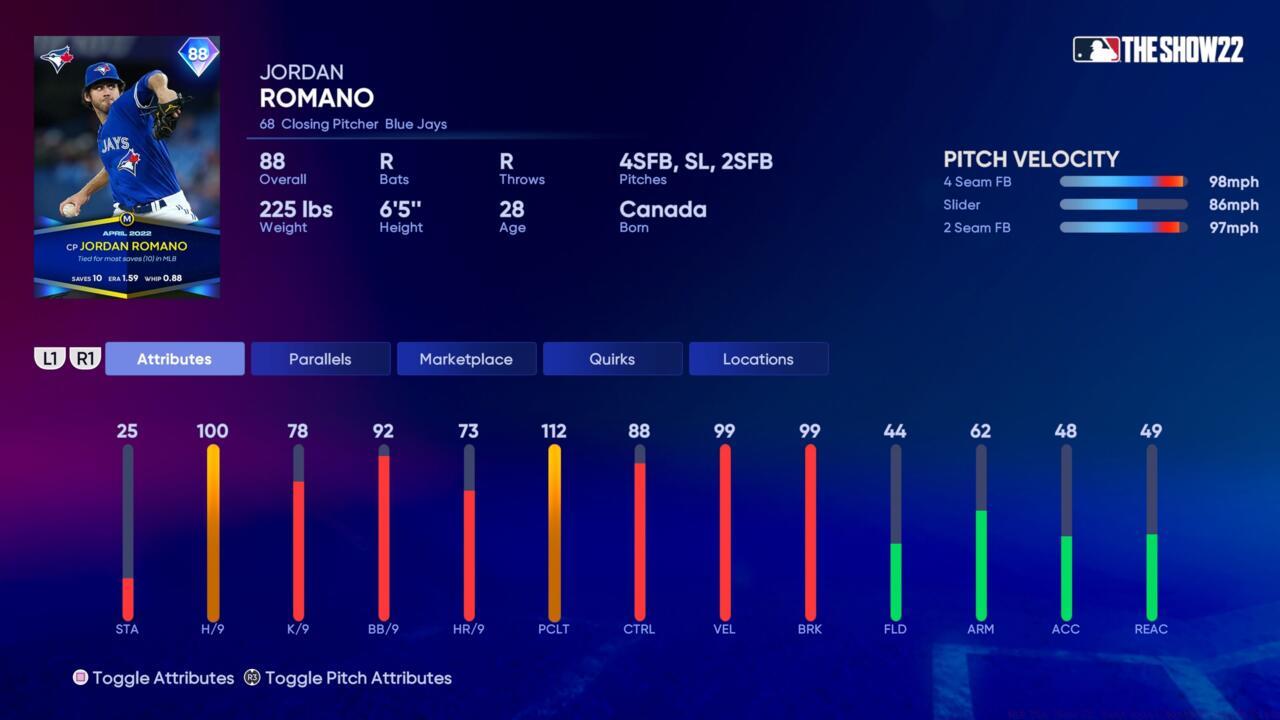Viewport: 1280px width, 720px height.
Task: Switch to the Marketplace tab
Action: click(466, 358)
